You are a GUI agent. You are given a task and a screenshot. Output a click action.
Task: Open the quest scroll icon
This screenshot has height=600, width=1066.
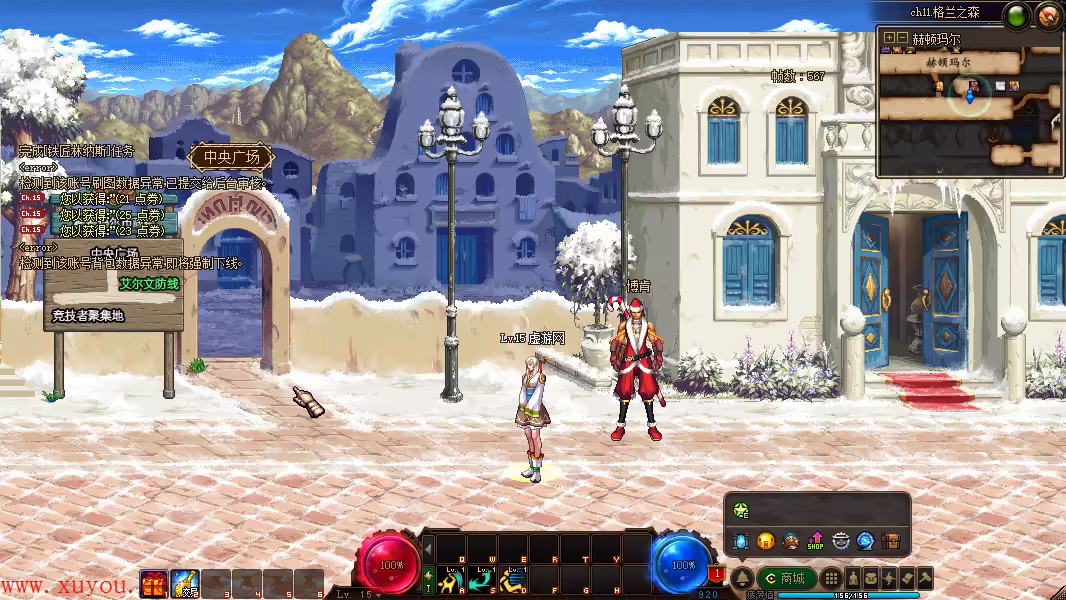click(x=907, y=578)
